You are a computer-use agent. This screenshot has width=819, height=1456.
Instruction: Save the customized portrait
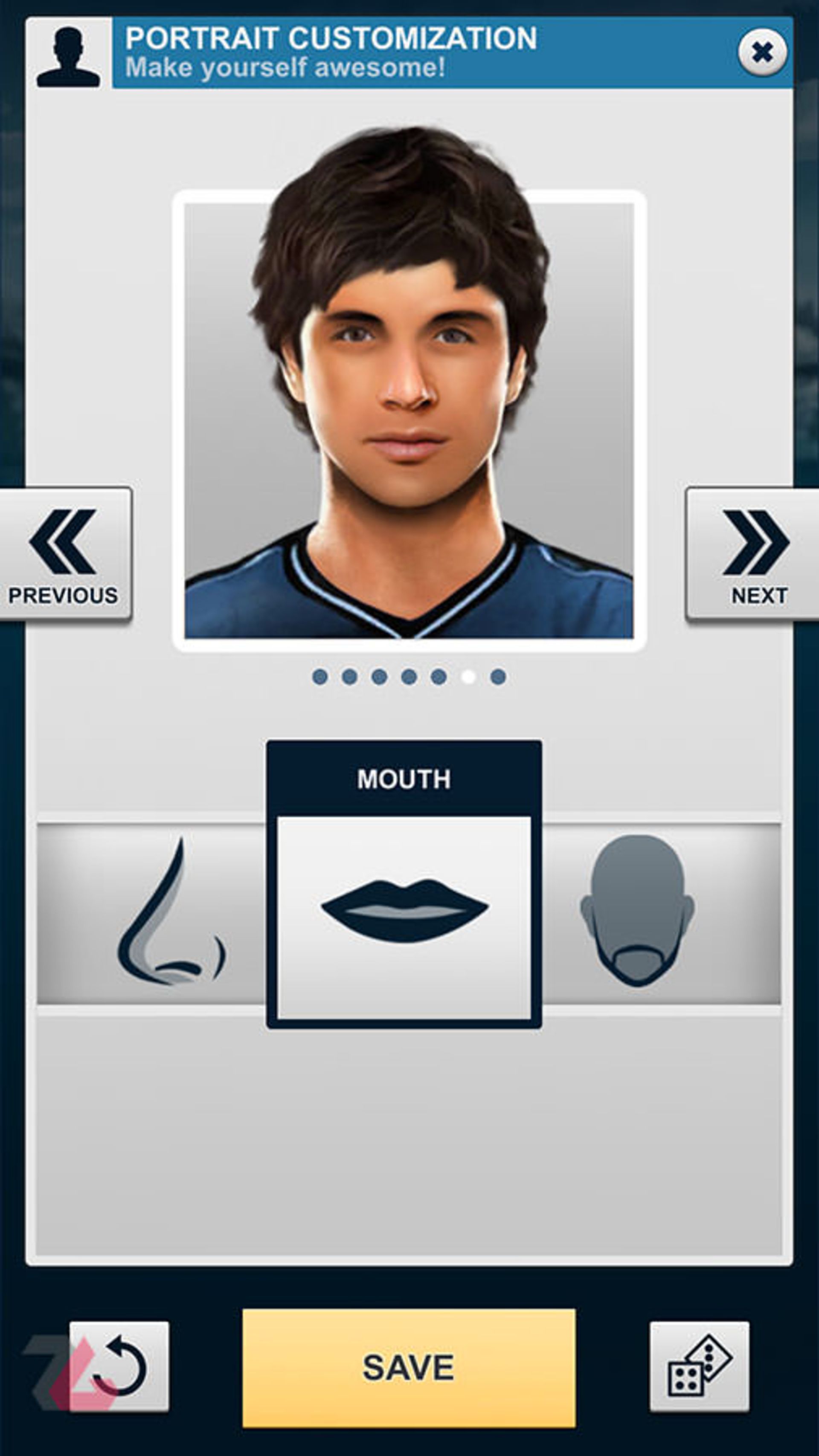coord(408,1367)
